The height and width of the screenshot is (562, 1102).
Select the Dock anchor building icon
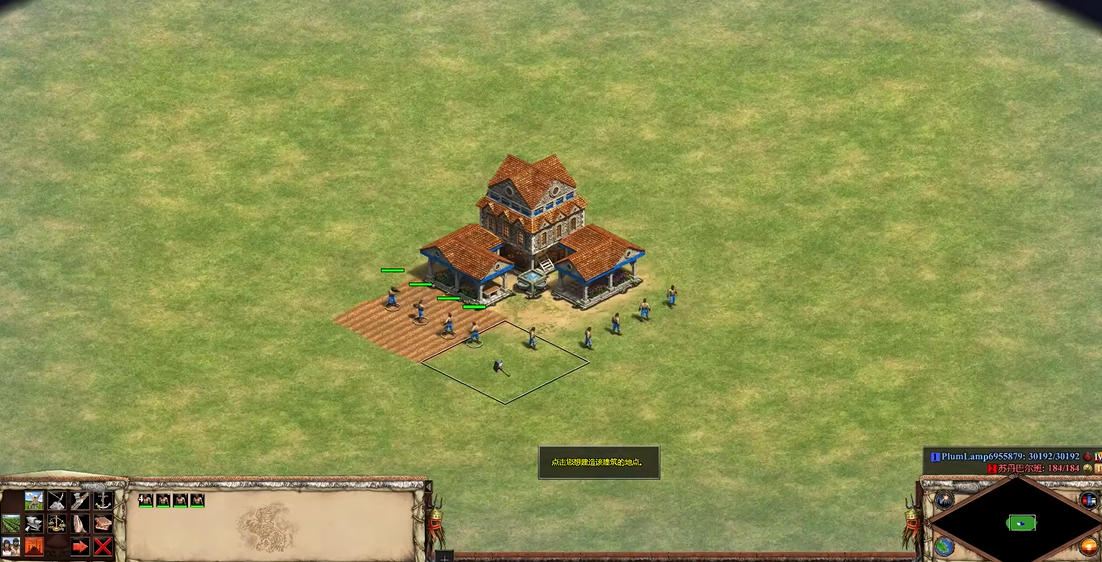(x=103, y=500)
